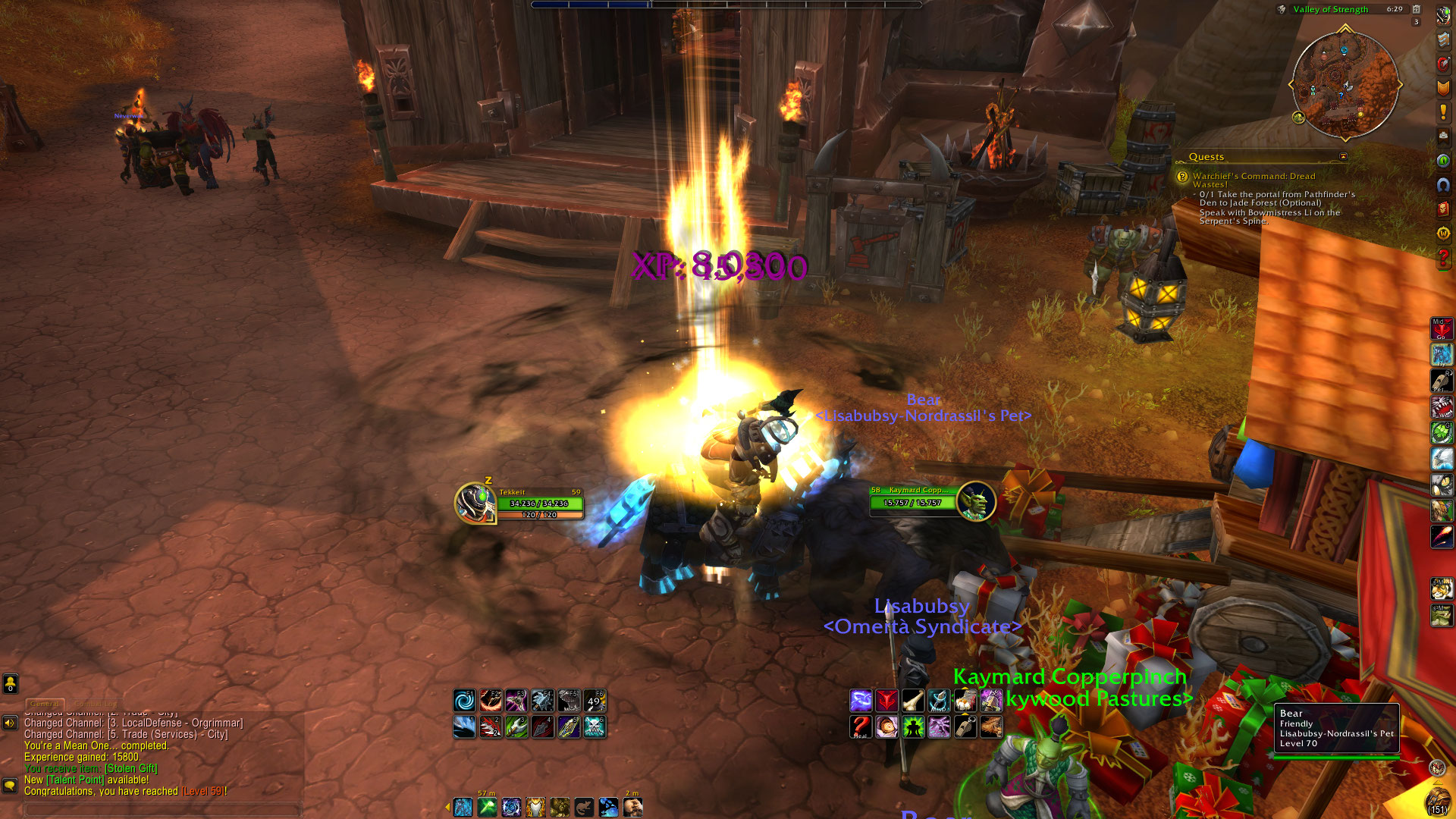Click the red question mark Heal macro
1456x819 pixels.
(x=860, y=726)
